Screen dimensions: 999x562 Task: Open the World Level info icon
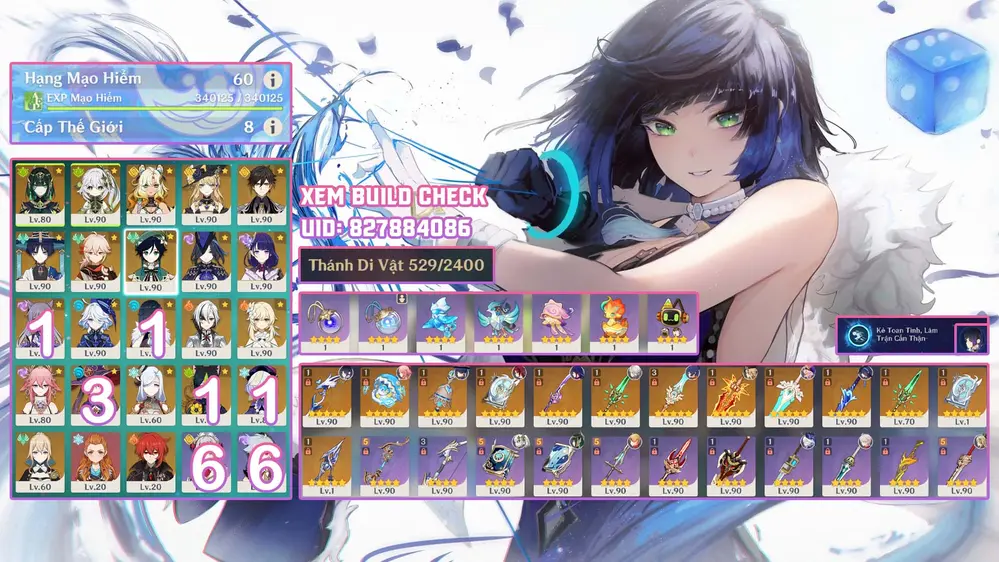[271, 127]
